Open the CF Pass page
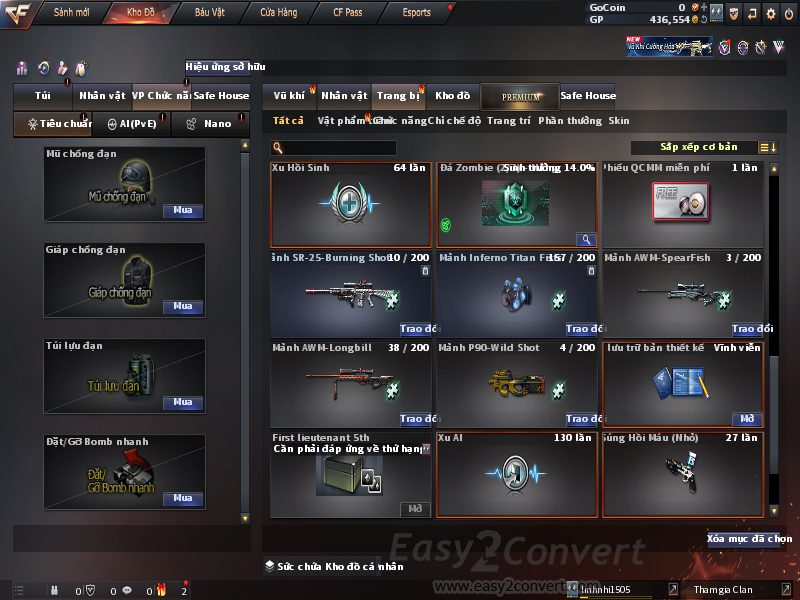Viewport: 800px width, 600px height. tap(349, 13)
